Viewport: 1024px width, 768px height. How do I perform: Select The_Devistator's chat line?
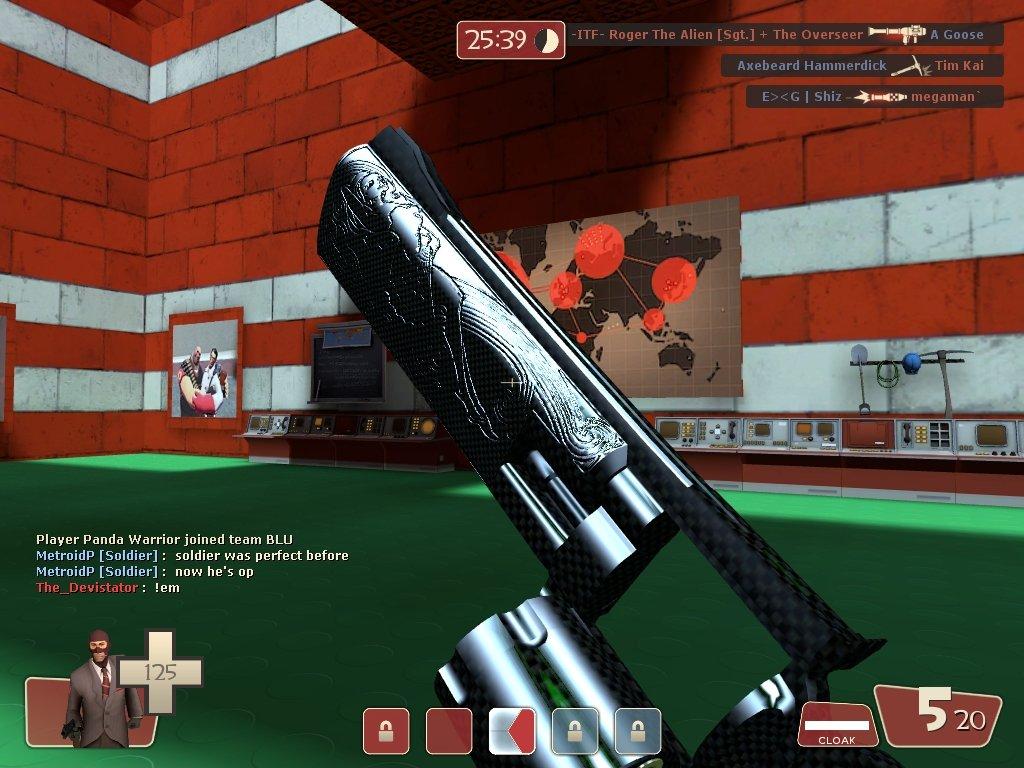click(x=108, y=588)
